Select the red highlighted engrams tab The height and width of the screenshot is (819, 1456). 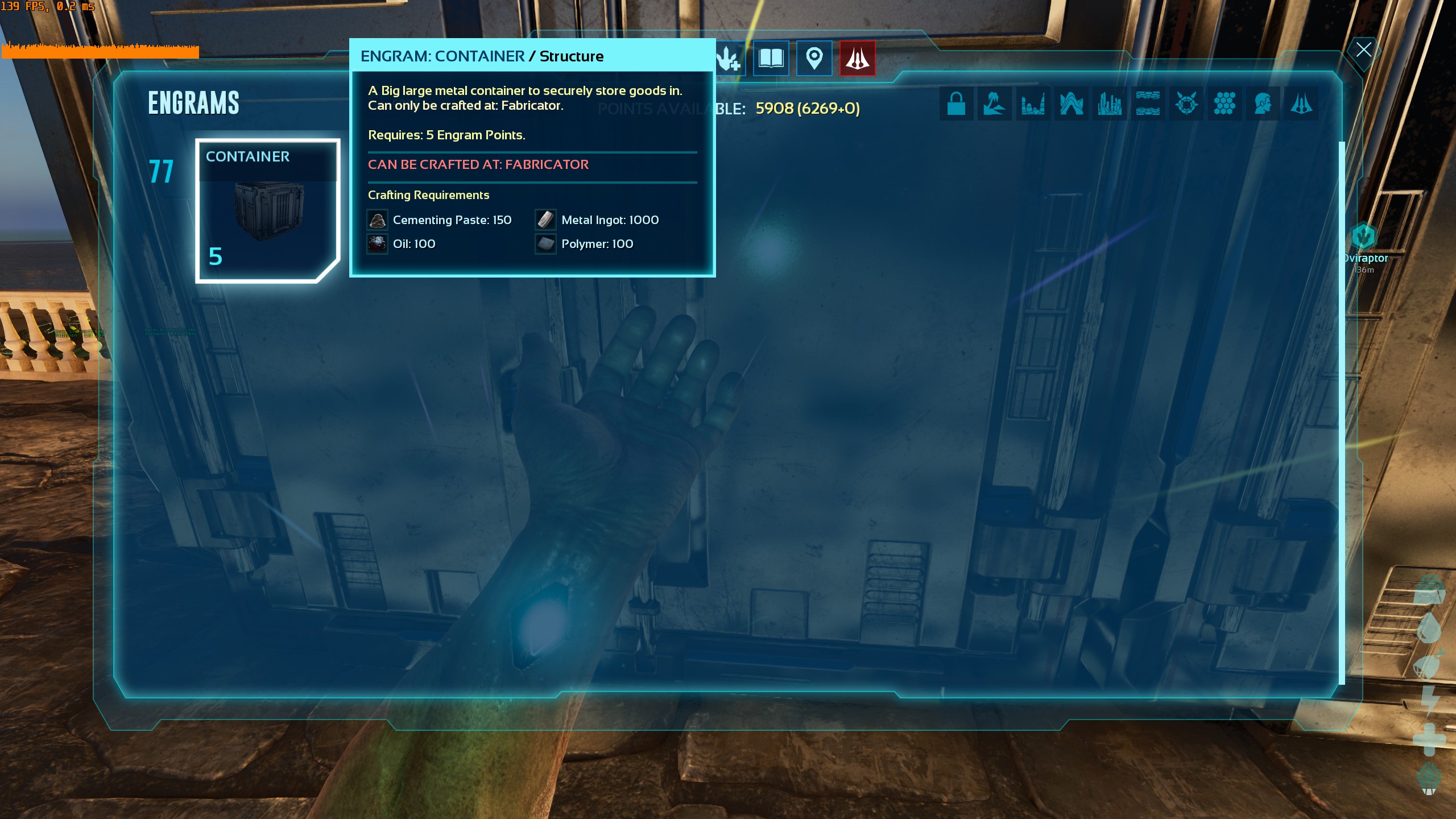coord(857,58)
